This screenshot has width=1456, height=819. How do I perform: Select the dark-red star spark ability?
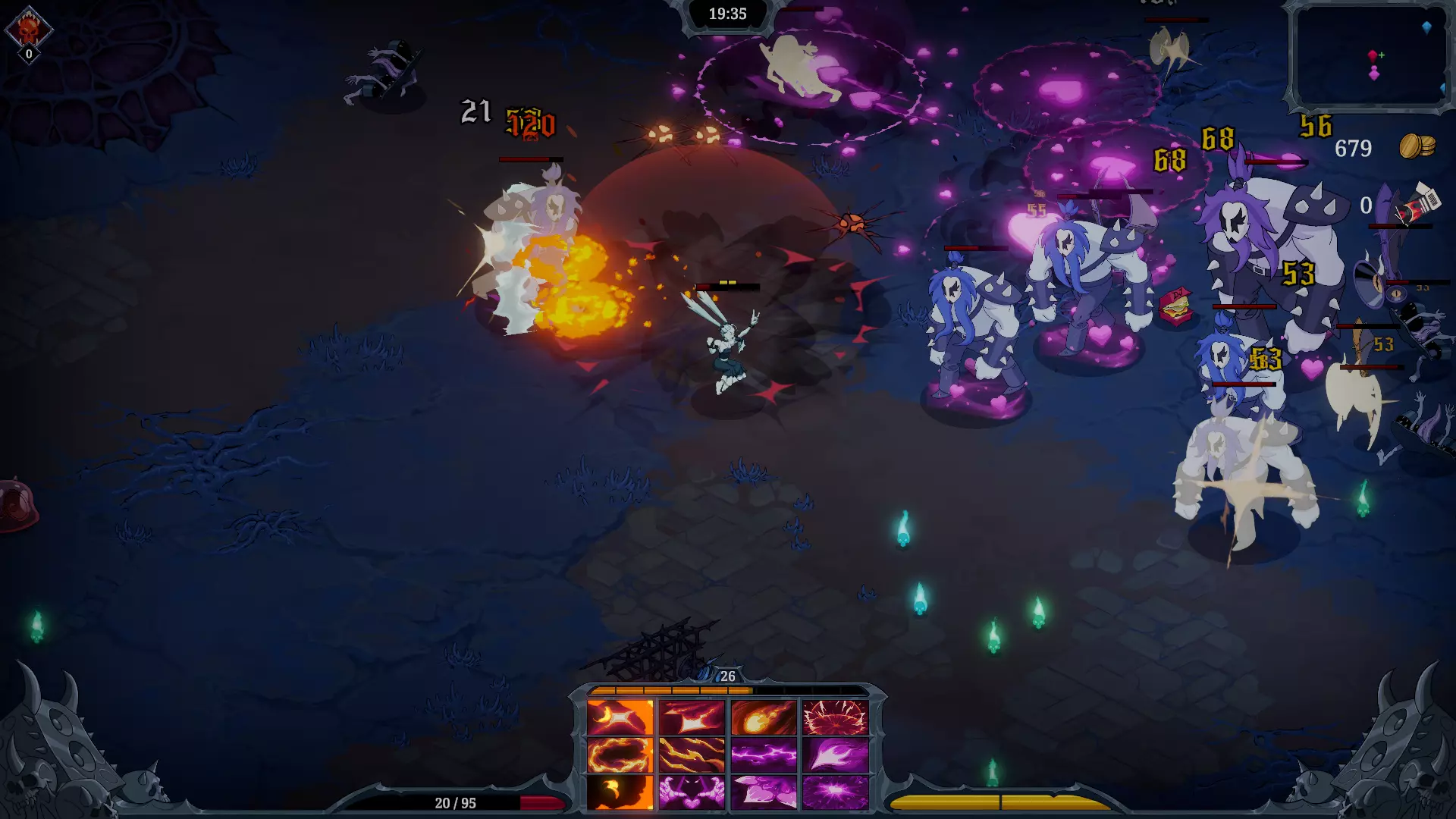[692, 717]
